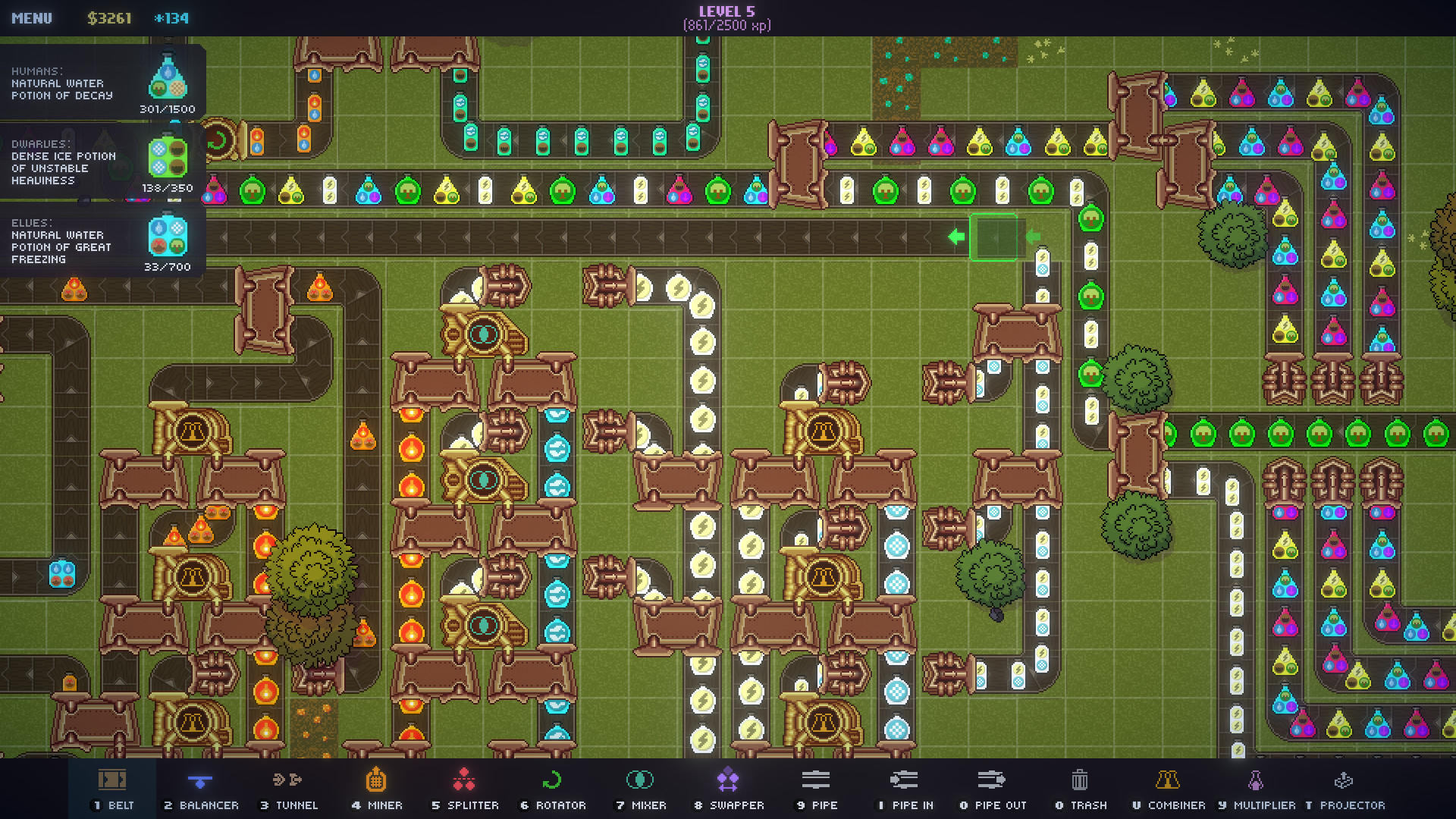1456x819 pixels.
Task: Select the Mixer tool
Action: click(642, 789)
